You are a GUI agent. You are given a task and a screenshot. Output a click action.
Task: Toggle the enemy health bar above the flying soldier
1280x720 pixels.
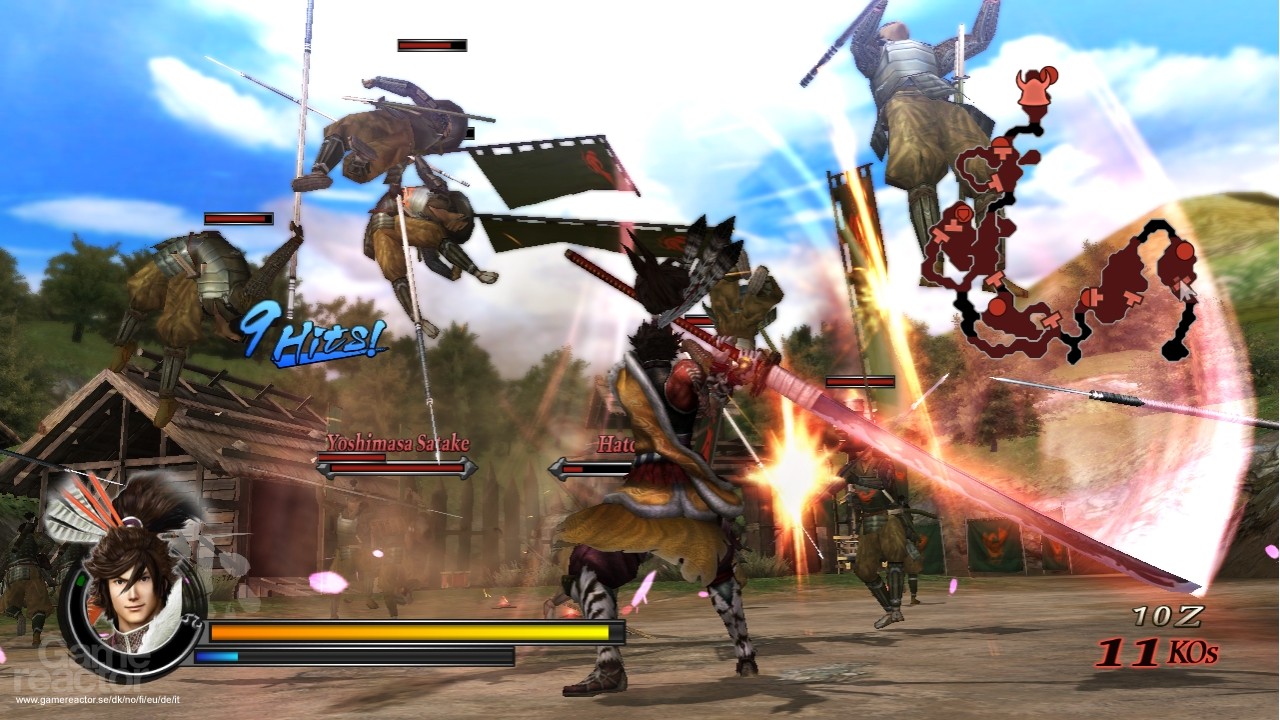coord(432,45)
